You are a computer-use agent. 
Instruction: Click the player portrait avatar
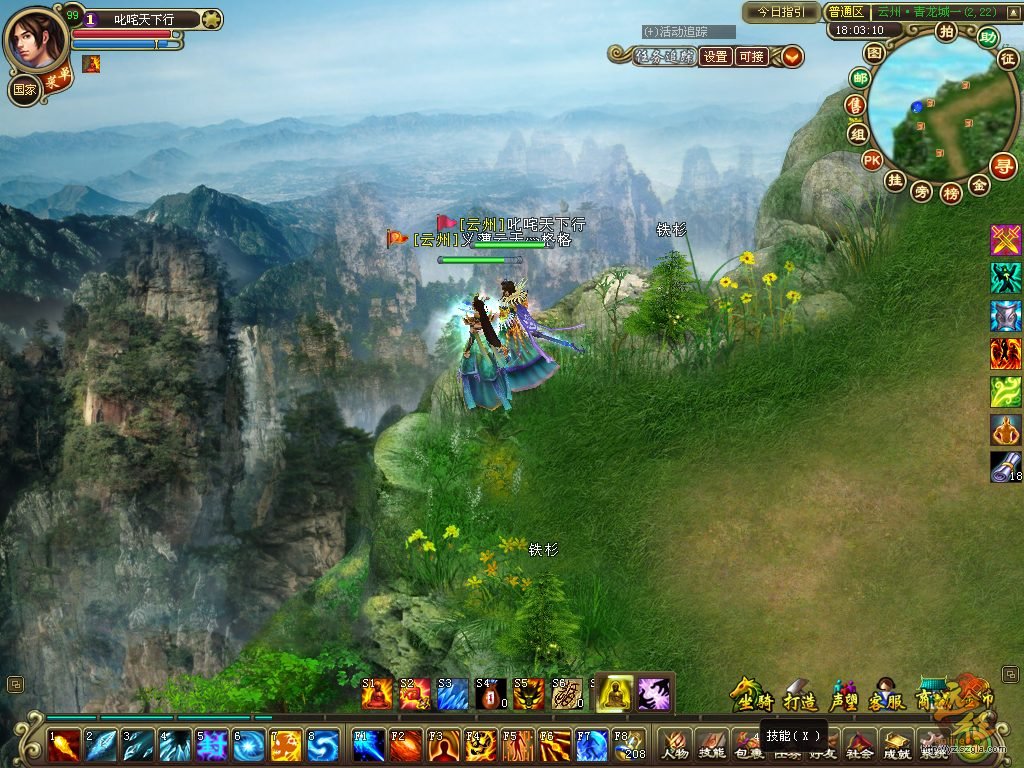(x=35, y=38)
